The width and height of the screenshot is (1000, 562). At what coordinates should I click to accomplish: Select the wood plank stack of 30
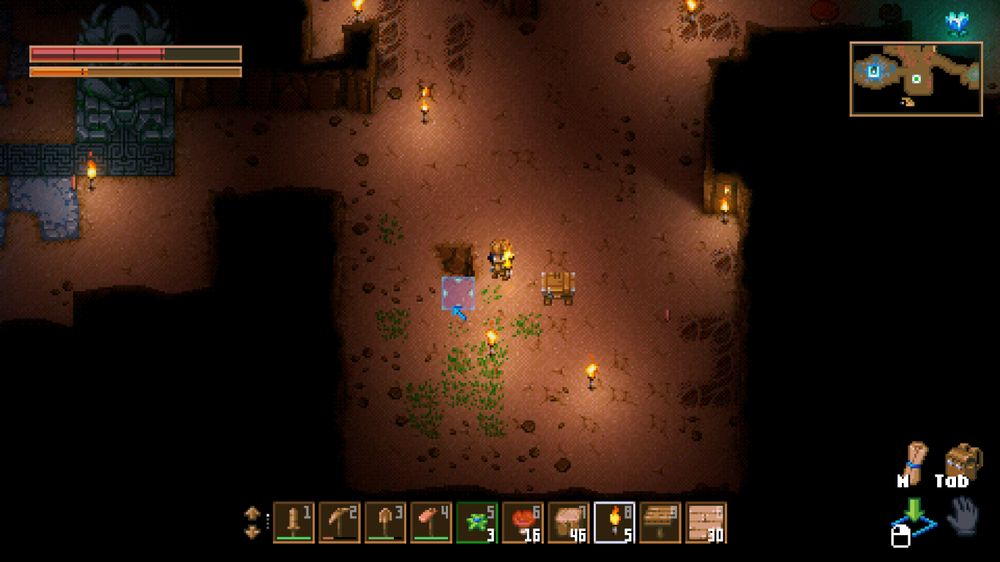[x=706, y=522]
